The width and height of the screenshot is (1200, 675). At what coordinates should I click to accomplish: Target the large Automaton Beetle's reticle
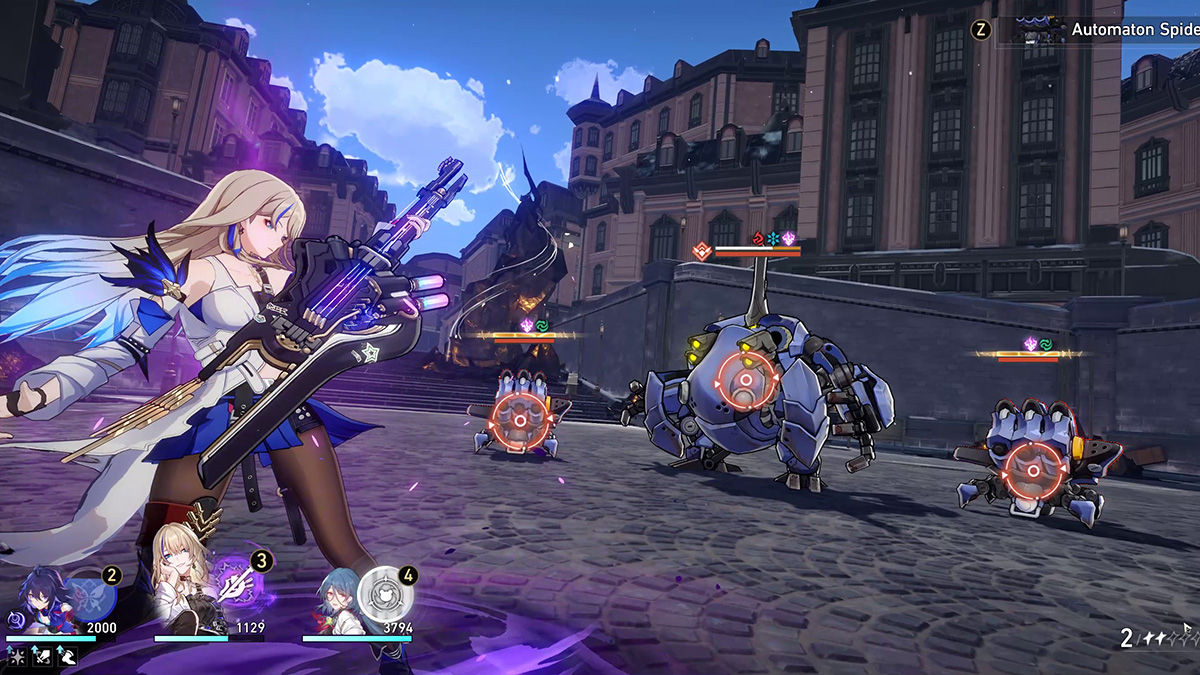745,381
